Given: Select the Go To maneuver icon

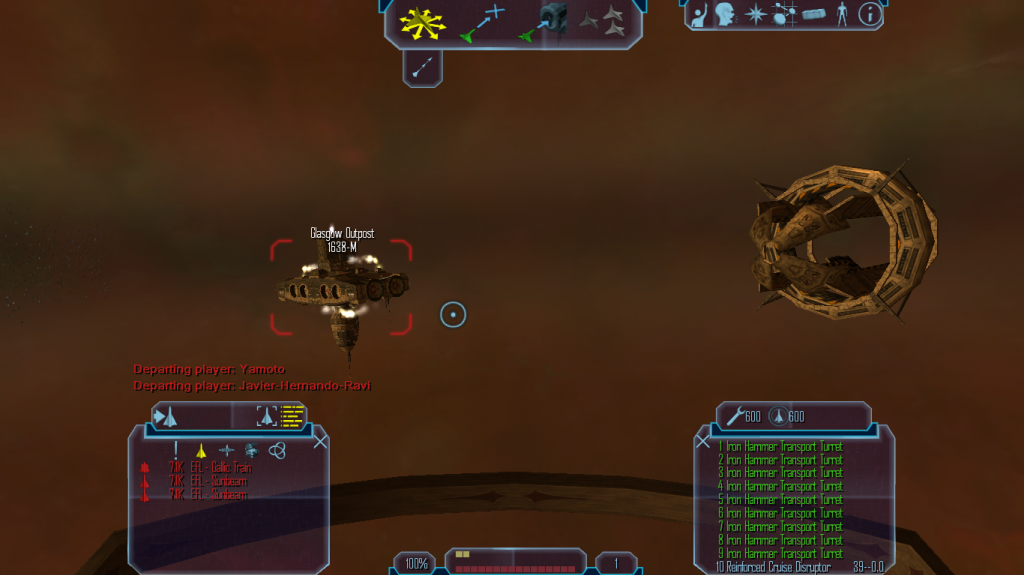Looking at the screenshot, I should (x=482, y=24).
